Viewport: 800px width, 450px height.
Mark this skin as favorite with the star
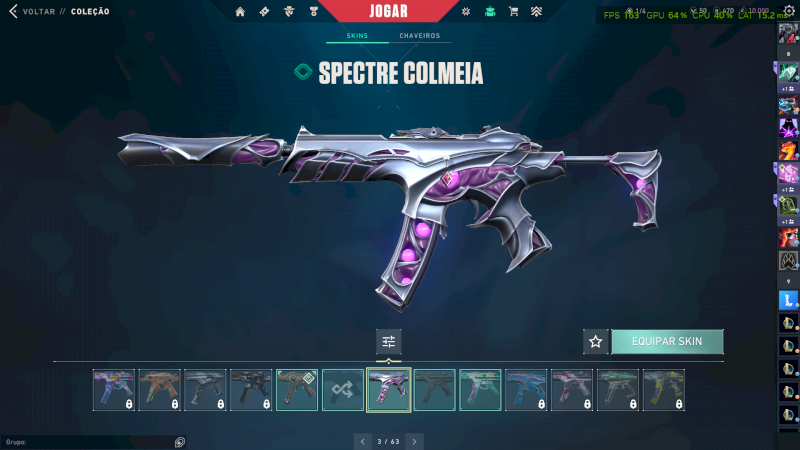[596, 342]
